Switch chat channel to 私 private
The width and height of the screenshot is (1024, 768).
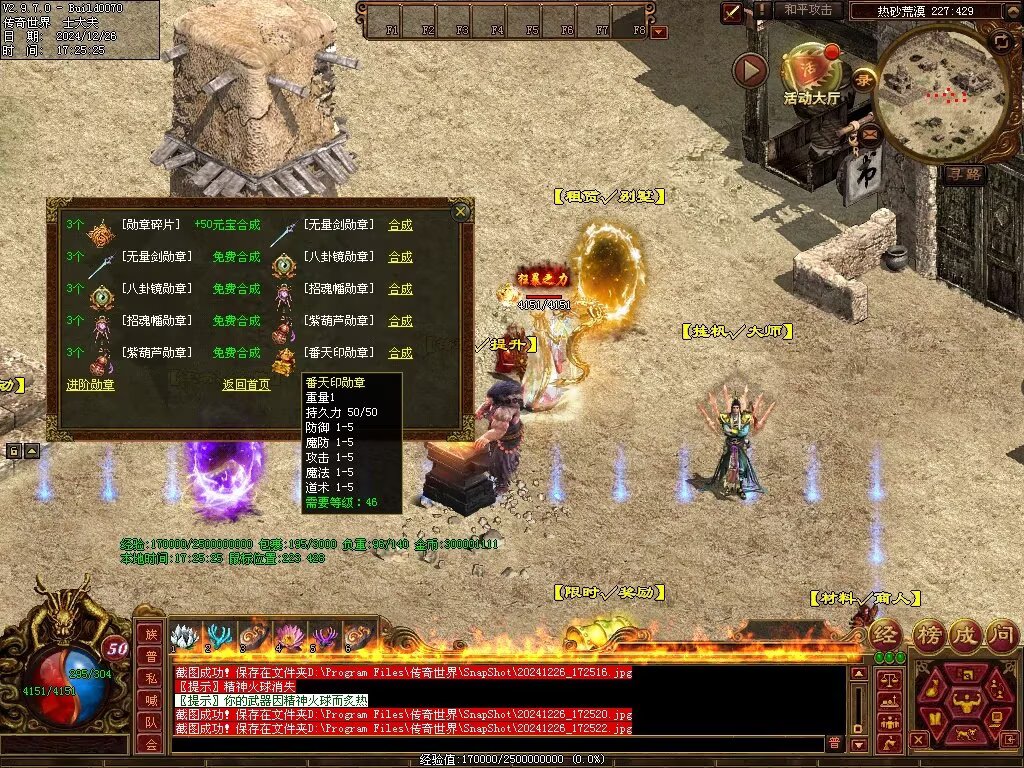pos(150,677)
